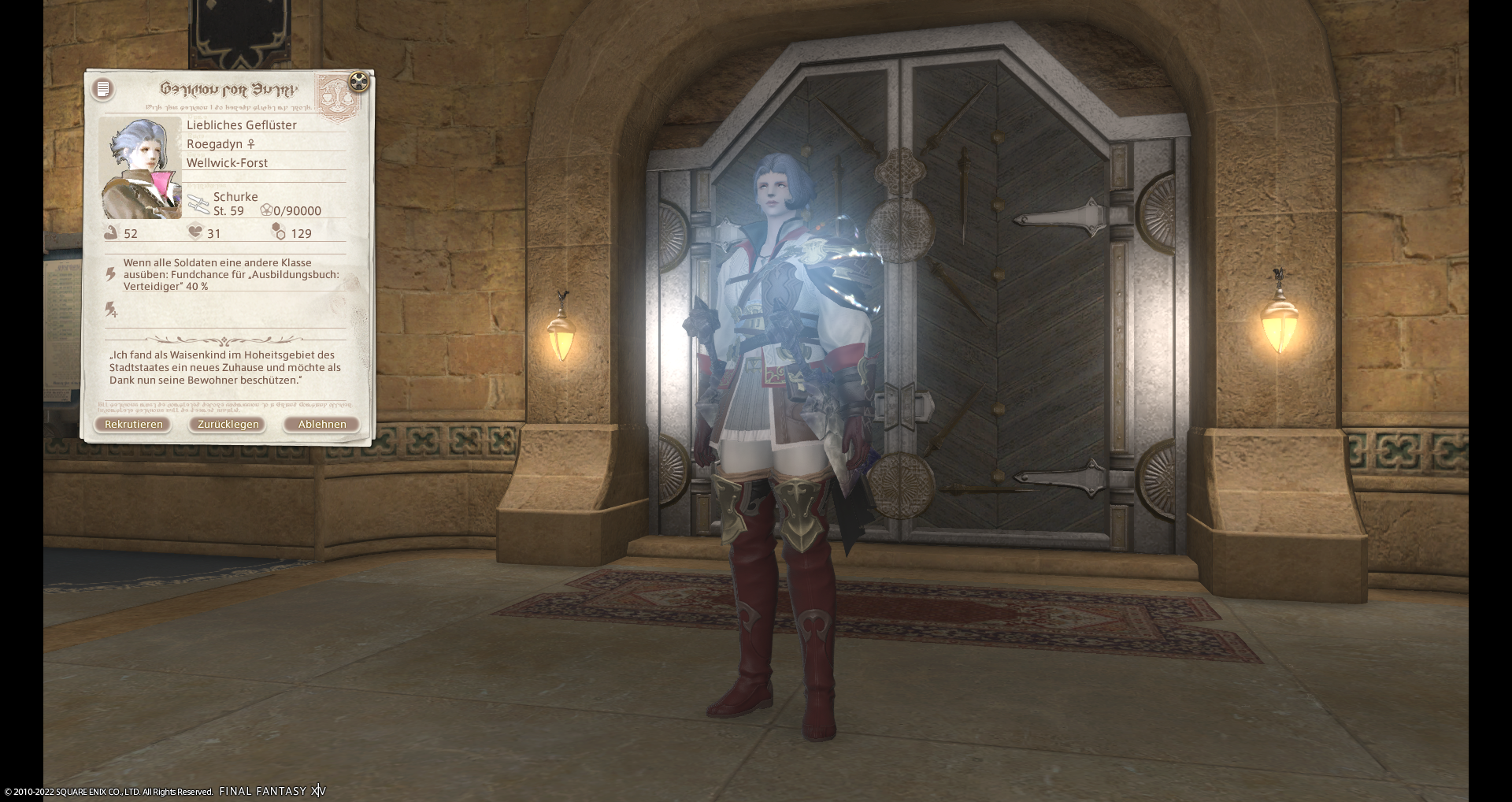Open the document icon on the application
The image size is (1512, 802).
tap(103, 89)
